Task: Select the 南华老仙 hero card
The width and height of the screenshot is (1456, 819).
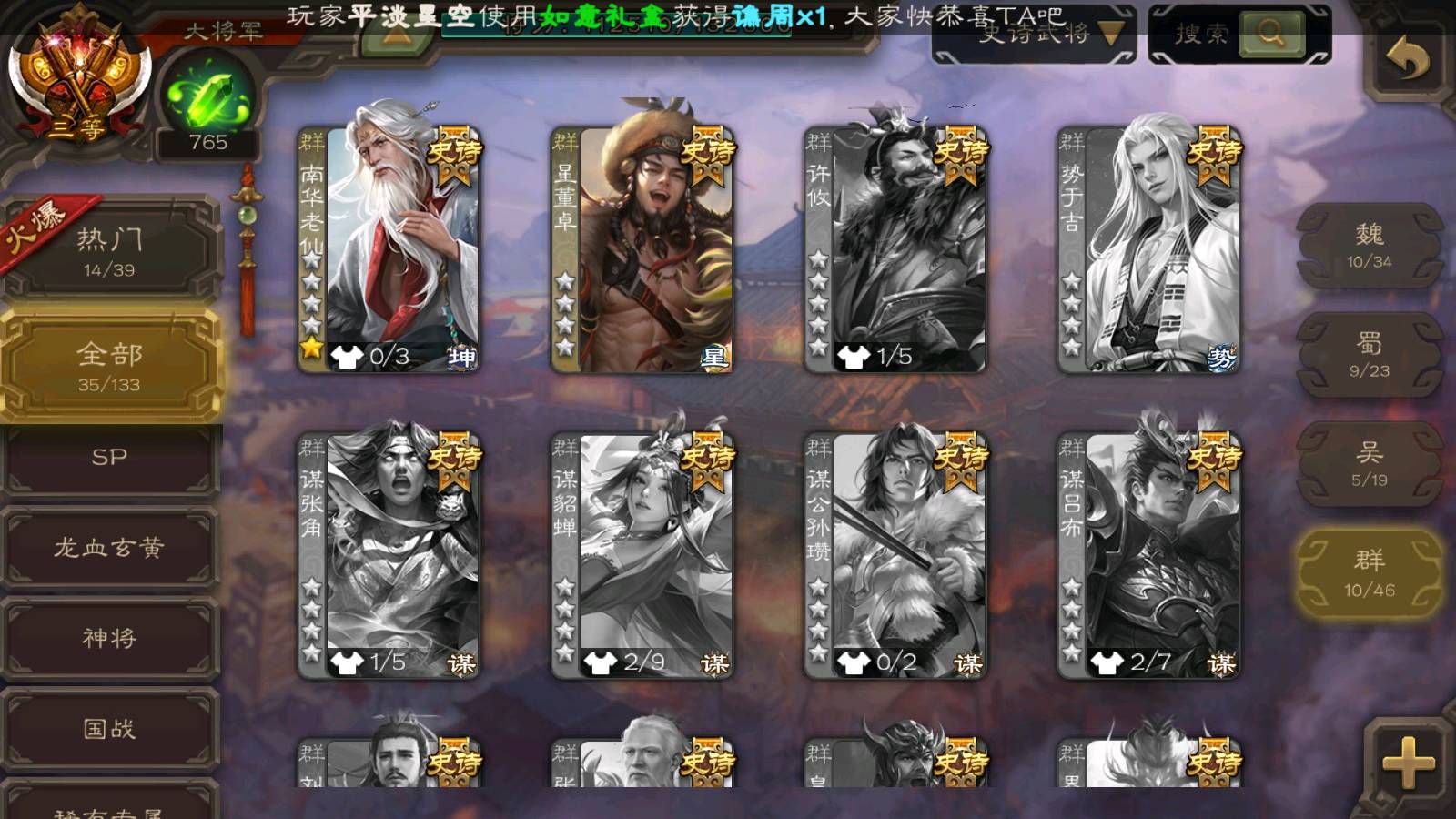Action: pos(389,248)
